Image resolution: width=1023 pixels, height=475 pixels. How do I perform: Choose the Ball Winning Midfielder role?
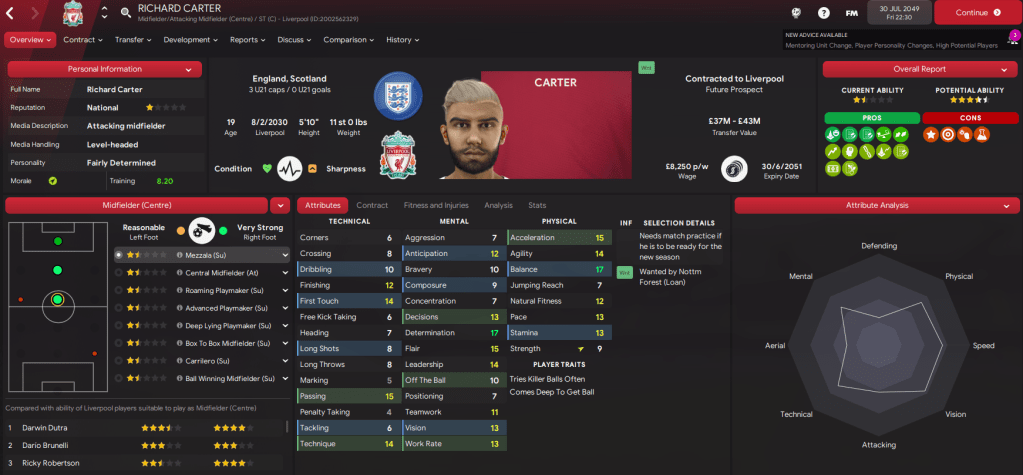click(x=200, y=379)
